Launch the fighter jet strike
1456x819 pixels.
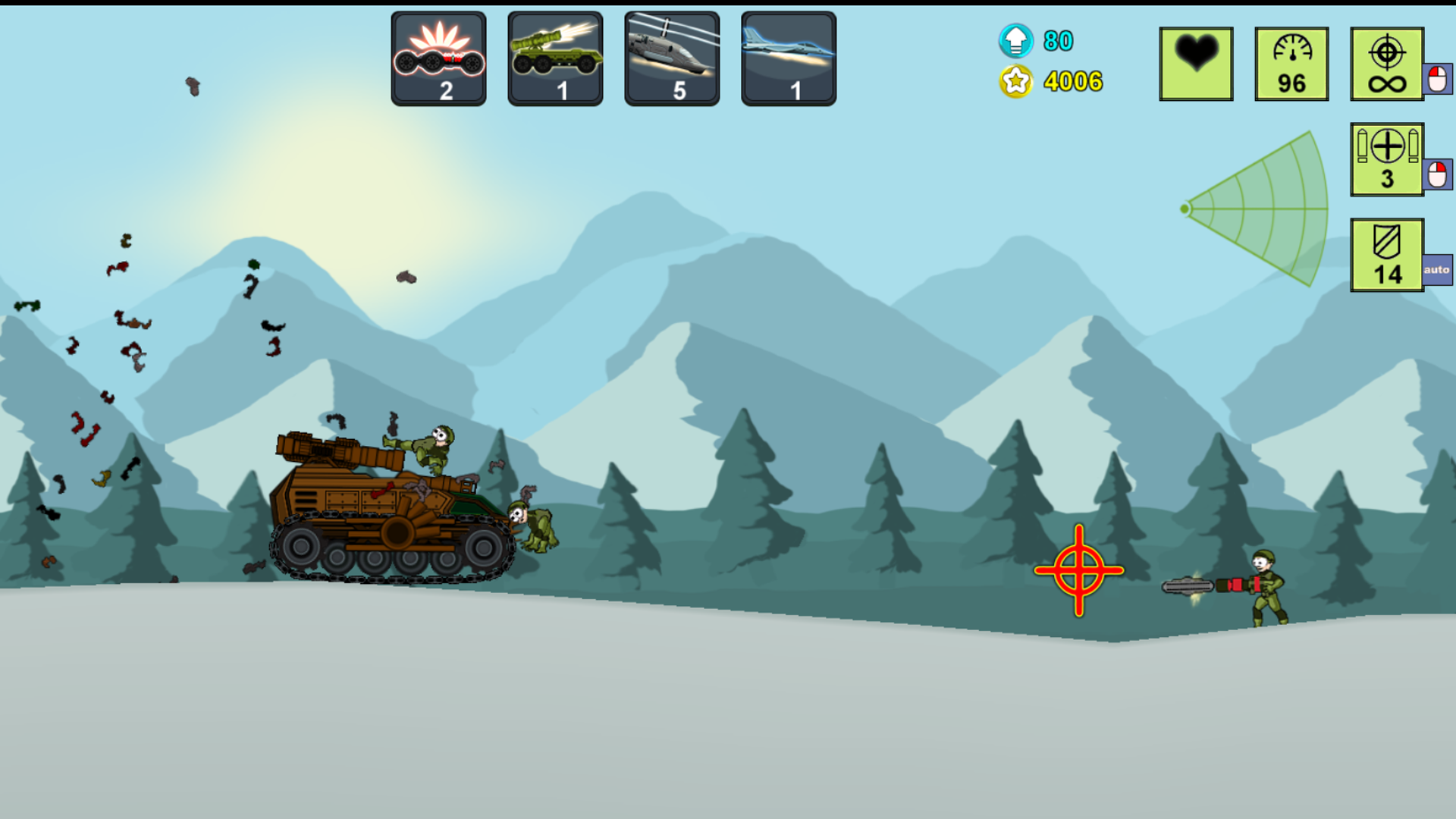[788, 57]
